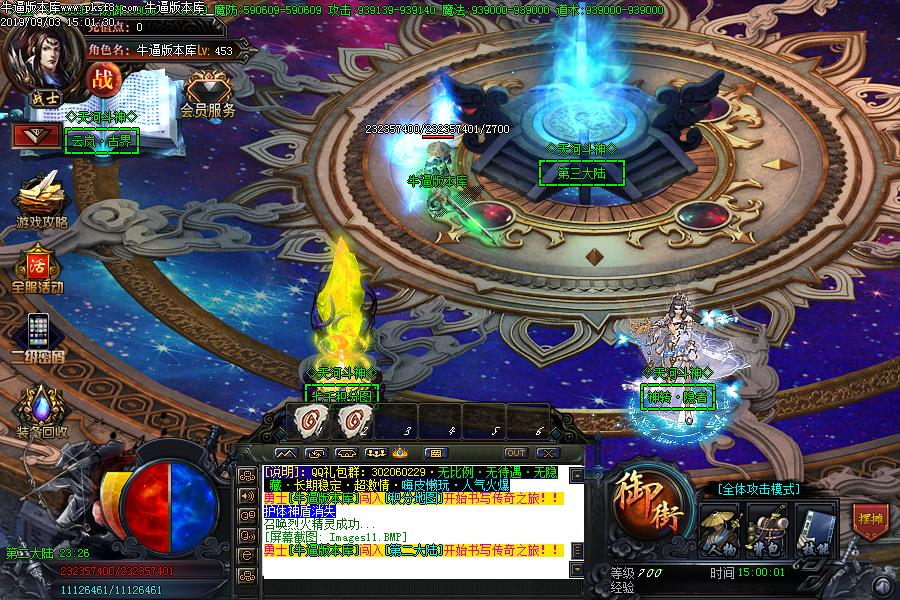Click the X button next to OUT
900x600 pixels.
(x=546, y=453)
